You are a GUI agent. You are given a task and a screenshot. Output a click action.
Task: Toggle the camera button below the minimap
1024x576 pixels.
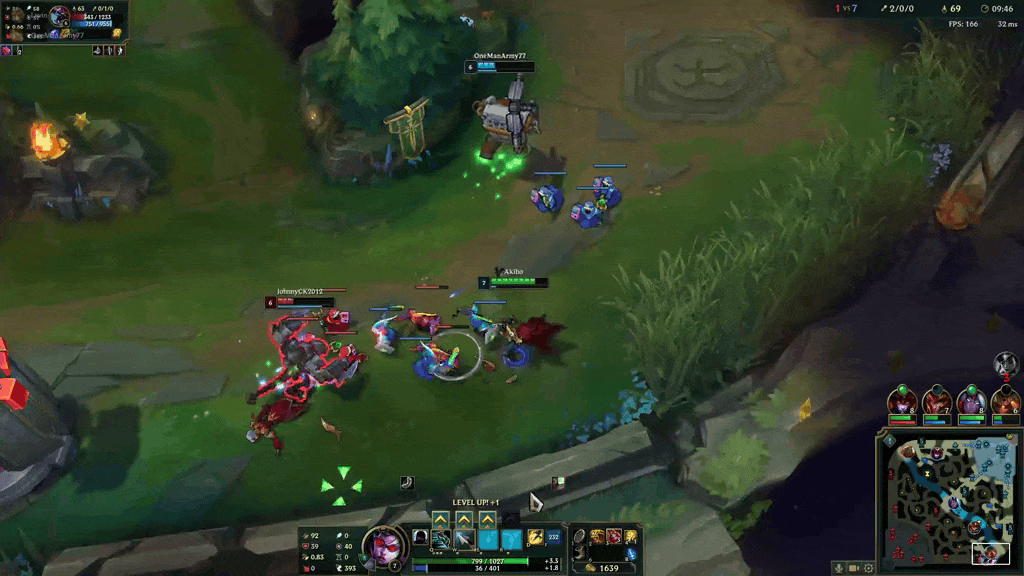pos(853,567)
